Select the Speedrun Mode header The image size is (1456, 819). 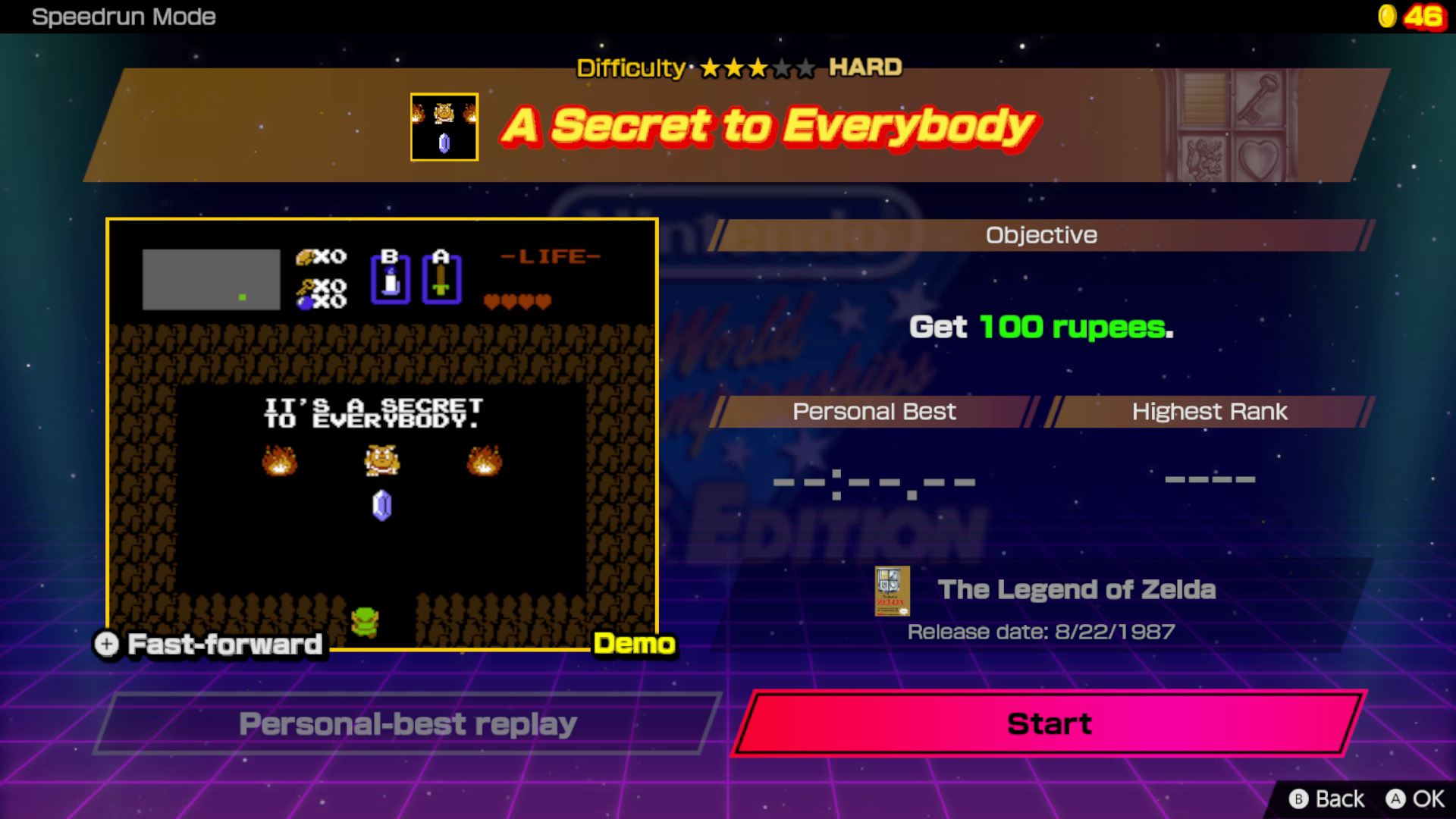tap(124, 17)
